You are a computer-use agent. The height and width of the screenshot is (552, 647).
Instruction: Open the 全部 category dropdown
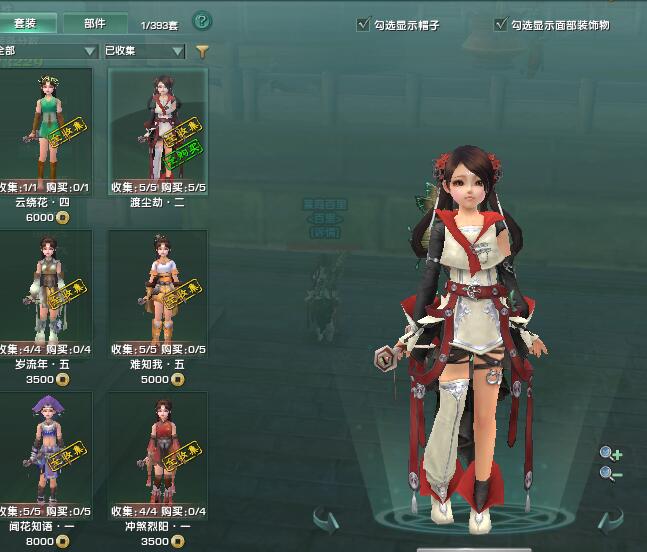click(47, 51)
